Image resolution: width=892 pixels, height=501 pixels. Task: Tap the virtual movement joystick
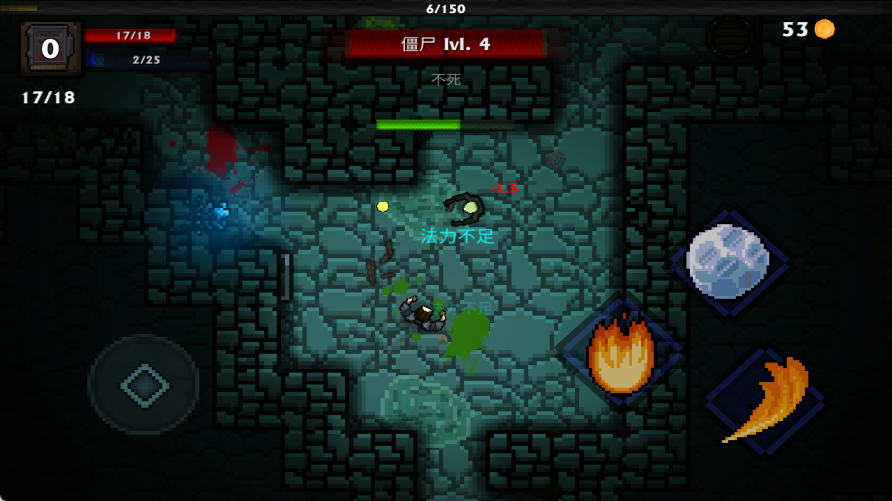(144, 385)
